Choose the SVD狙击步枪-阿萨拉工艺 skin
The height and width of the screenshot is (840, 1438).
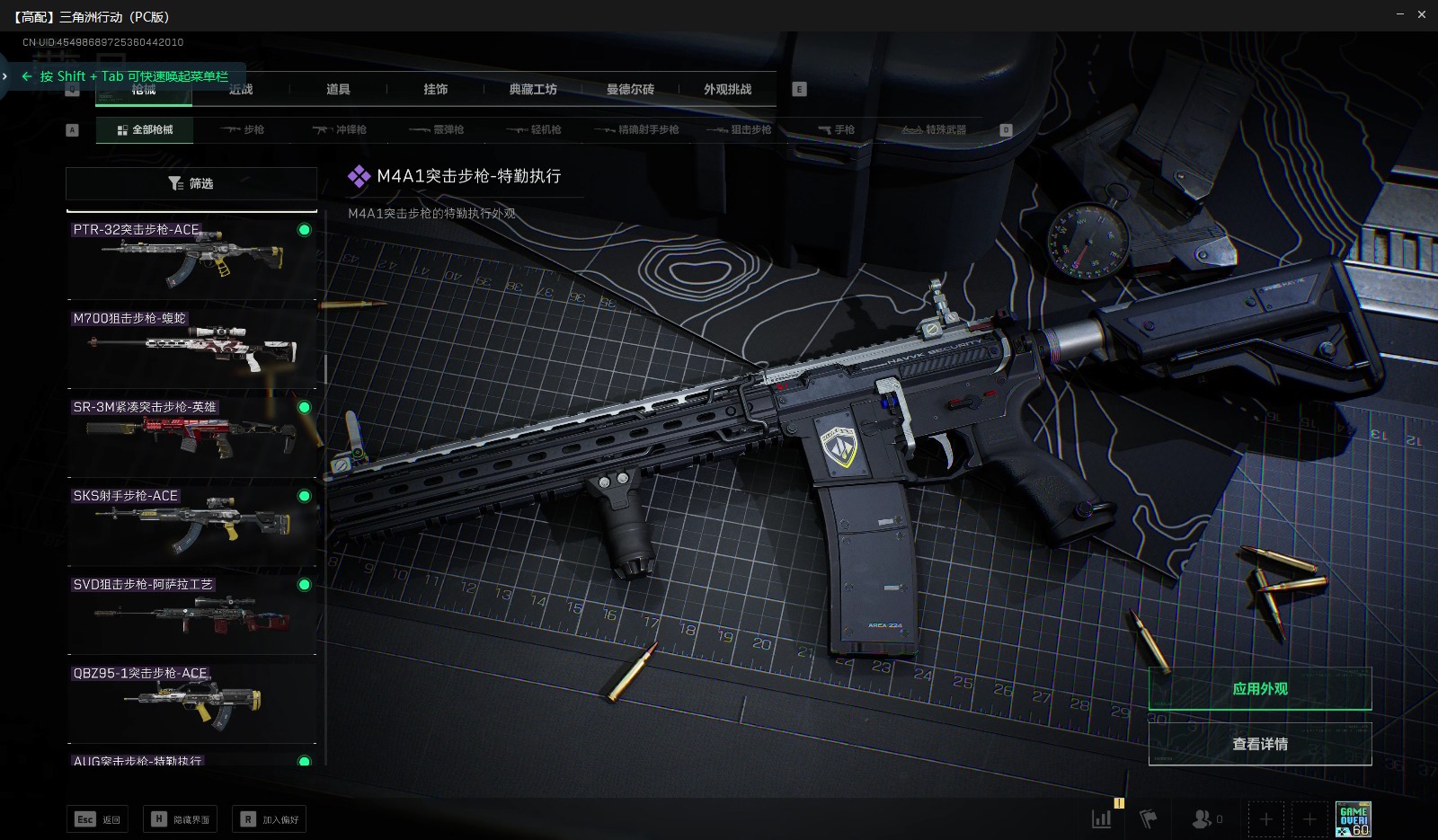(191, 611)
